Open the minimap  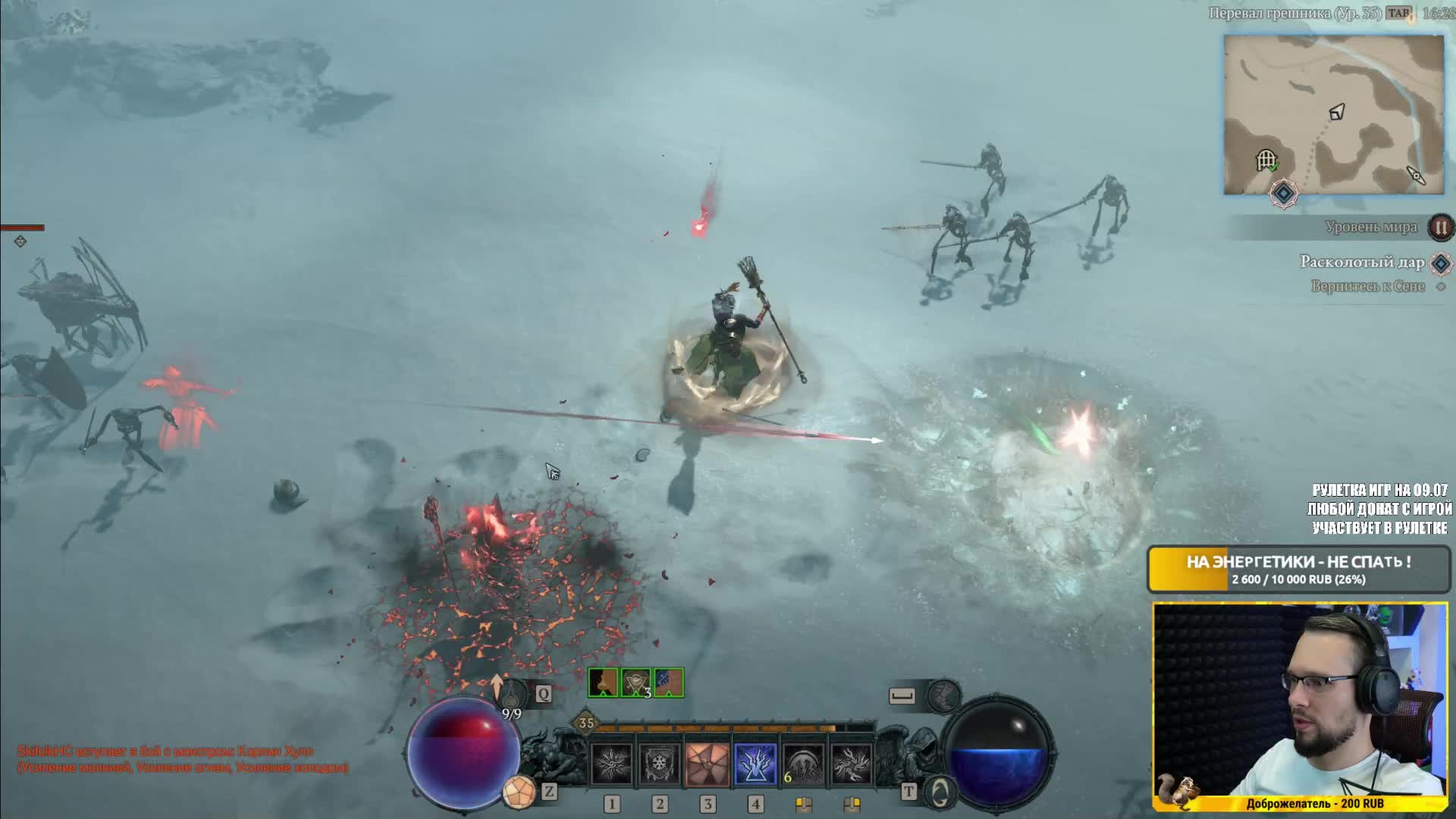(x=1333, y=114)
